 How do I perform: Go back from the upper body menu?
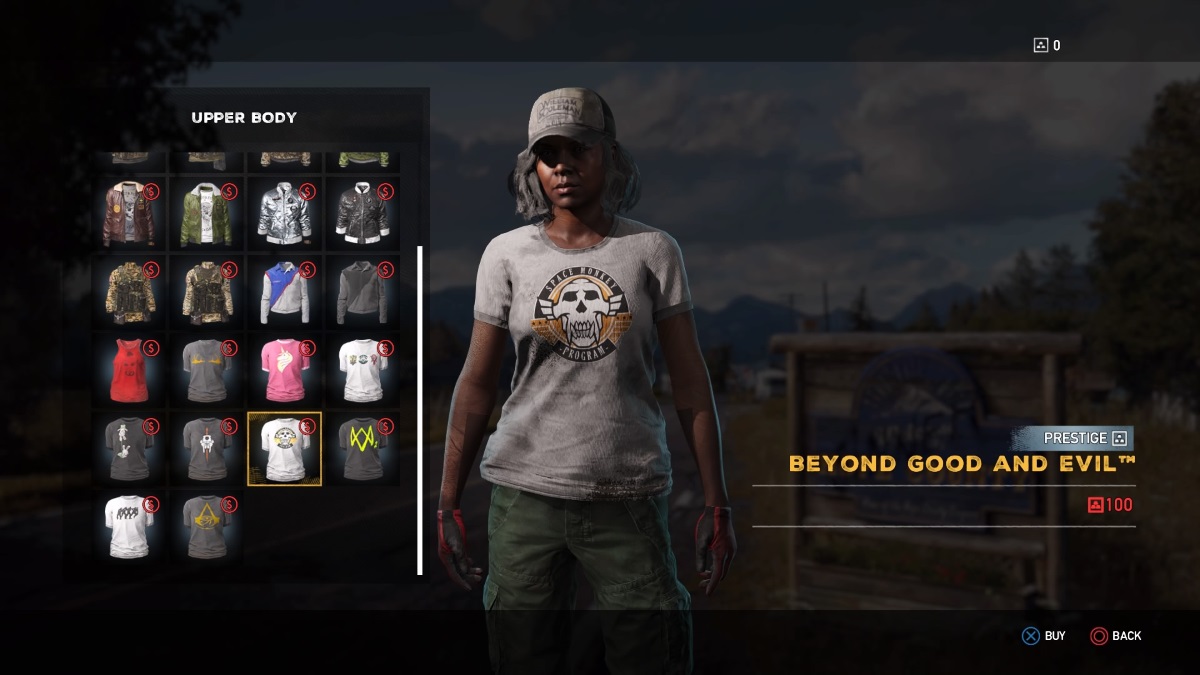pos(1115,636)
